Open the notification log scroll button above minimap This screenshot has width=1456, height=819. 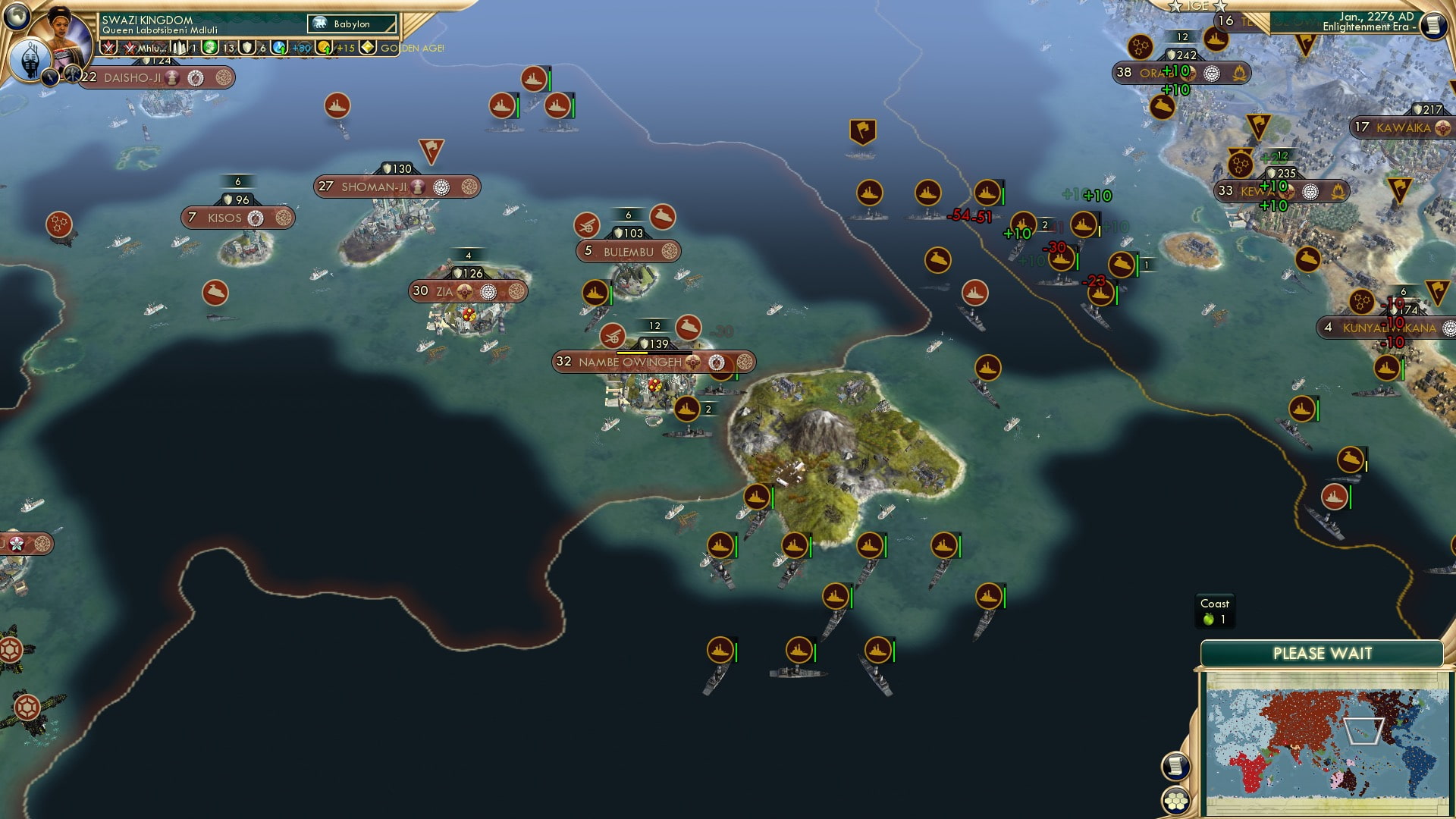[1175, 767]
